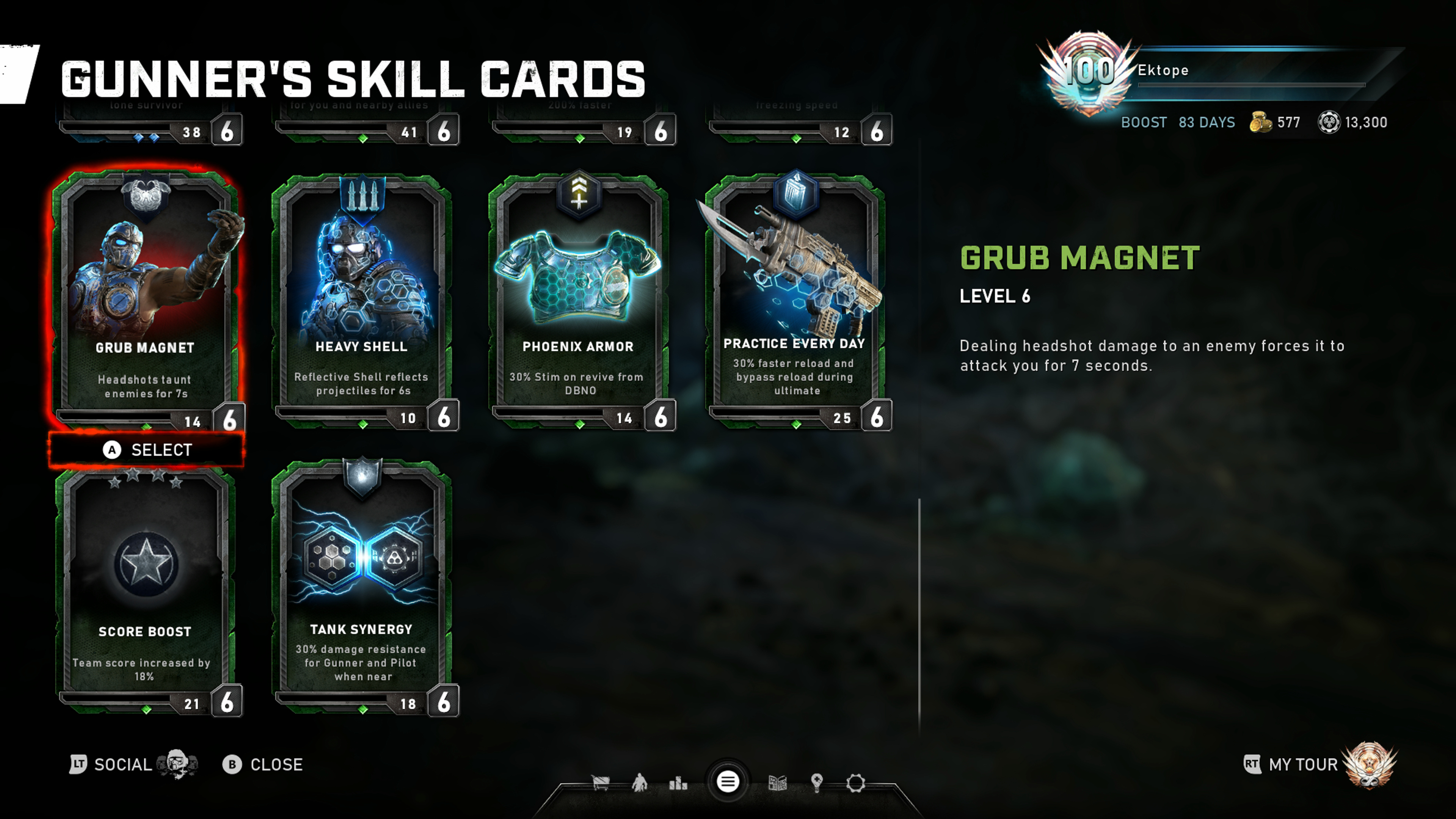The height and width of the screenshot is (819, 1456).
Task: Open the settings gear icon
Action: tap(855, 783)
